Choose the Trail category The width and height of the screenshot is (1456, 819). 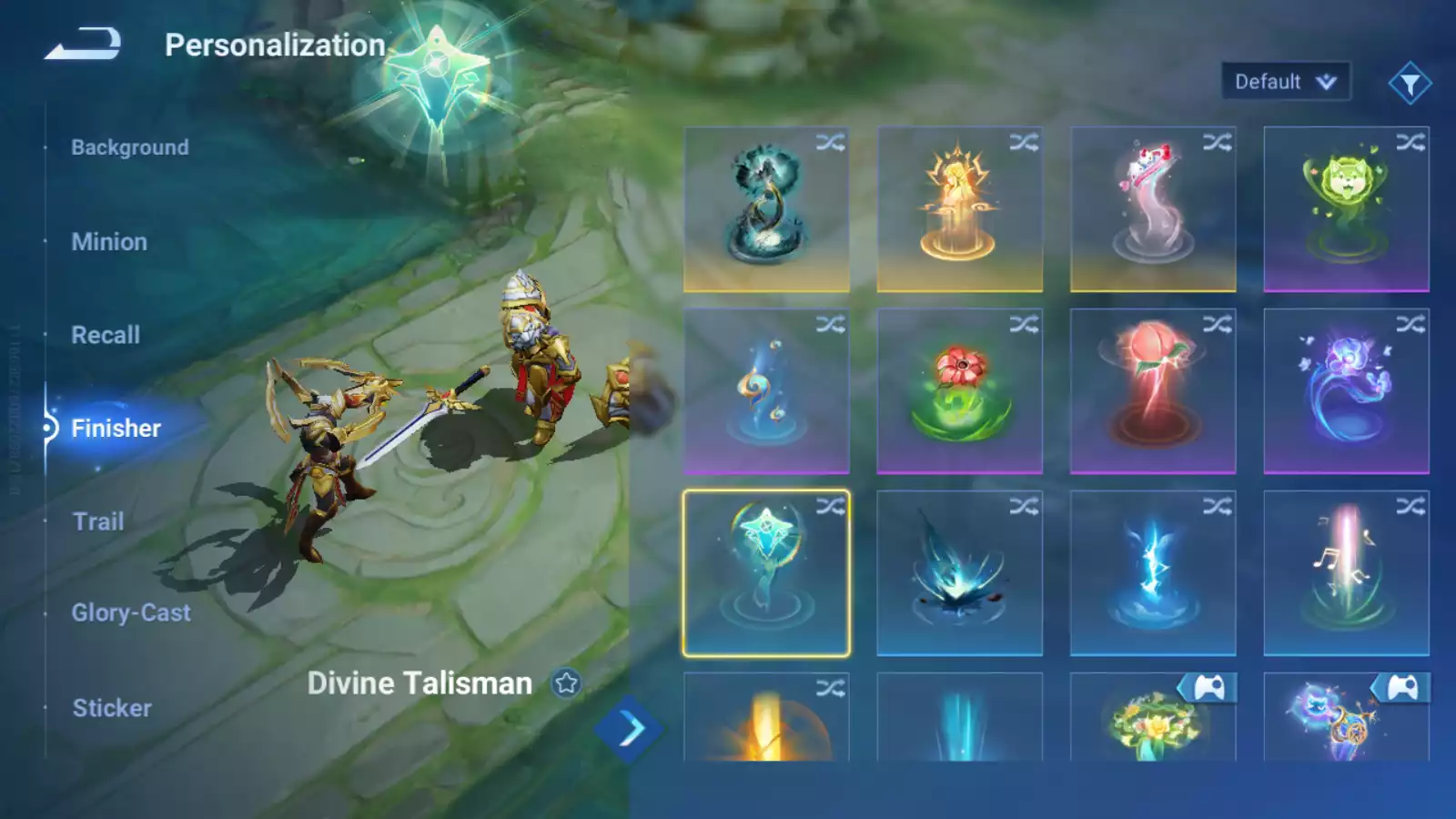click(x=98, y=521)
